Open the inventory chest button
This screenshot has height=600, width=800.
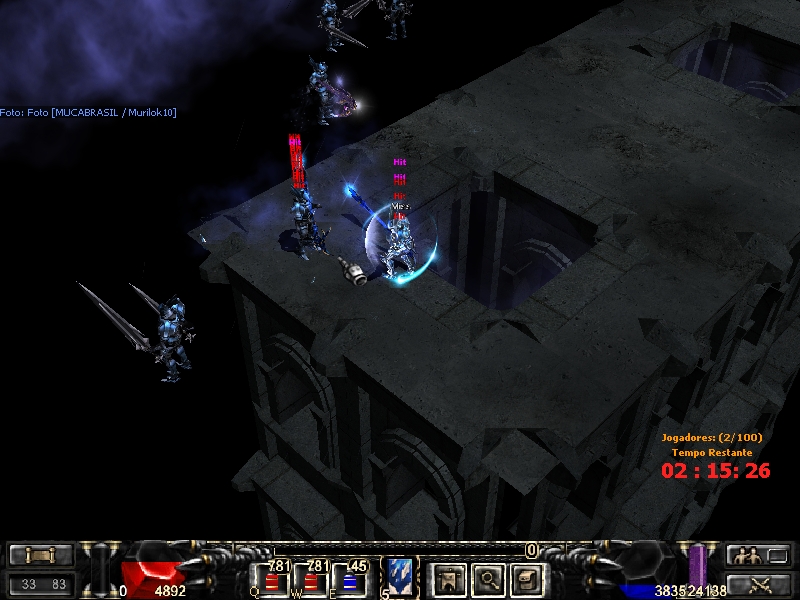(x=527, y=578)
